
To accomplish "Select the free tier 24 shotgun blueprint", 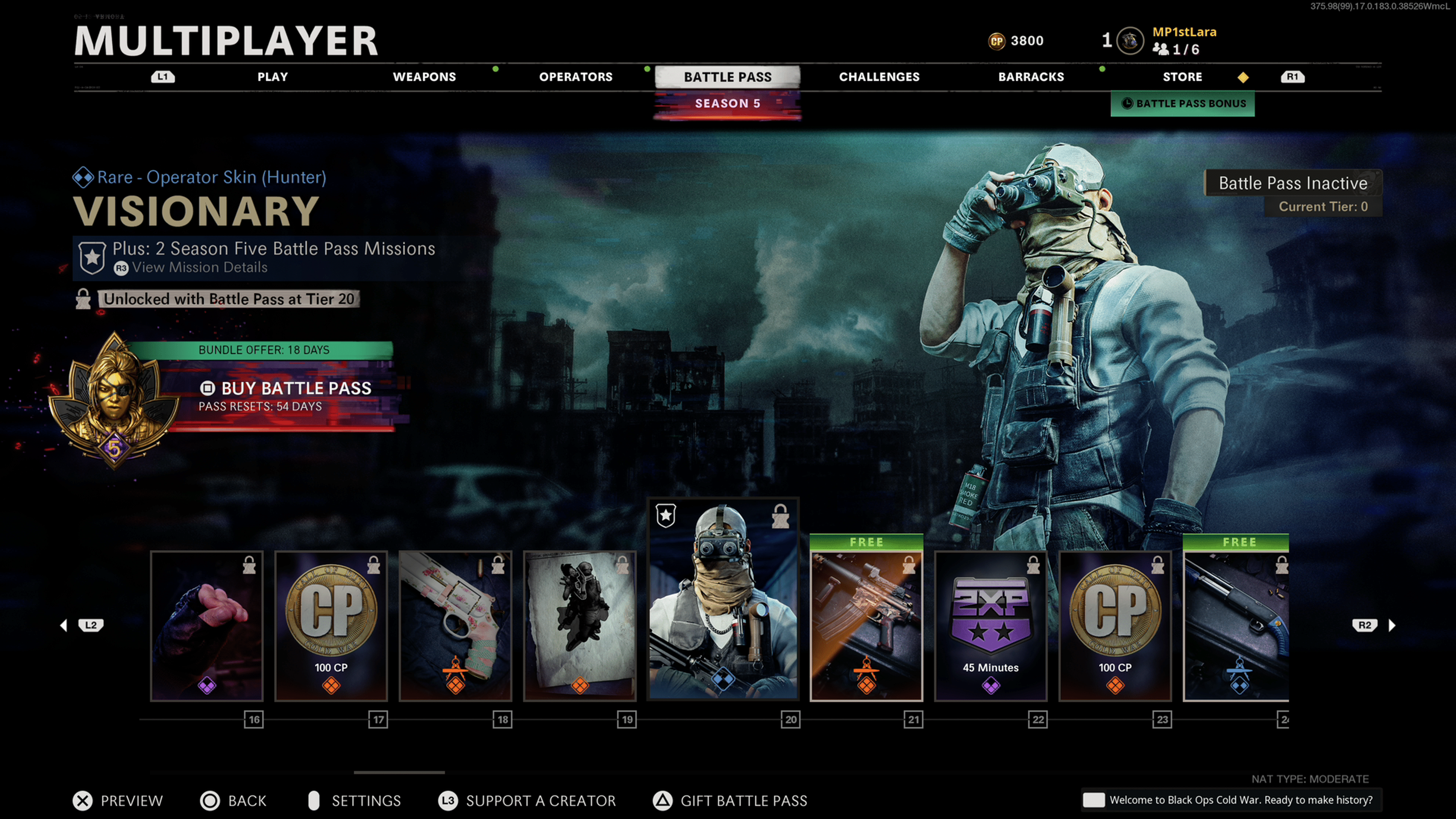I will click(1236, 626).
